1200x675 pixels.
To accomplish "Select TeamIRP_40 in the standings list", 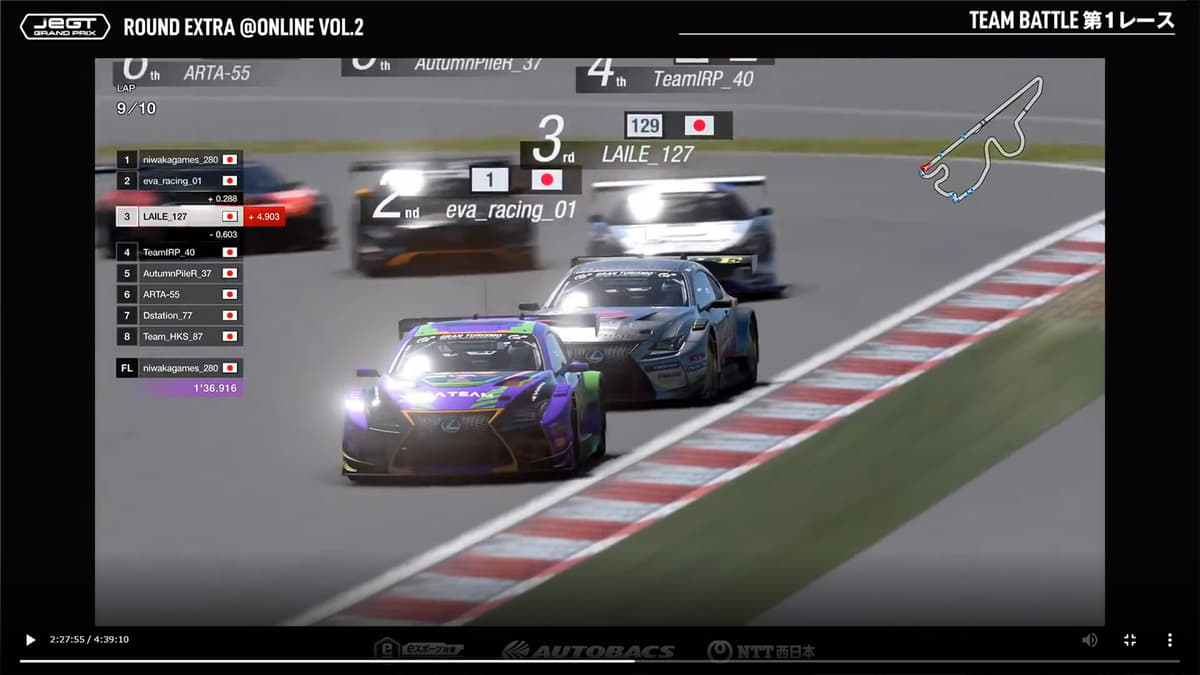I will point(180,252).
